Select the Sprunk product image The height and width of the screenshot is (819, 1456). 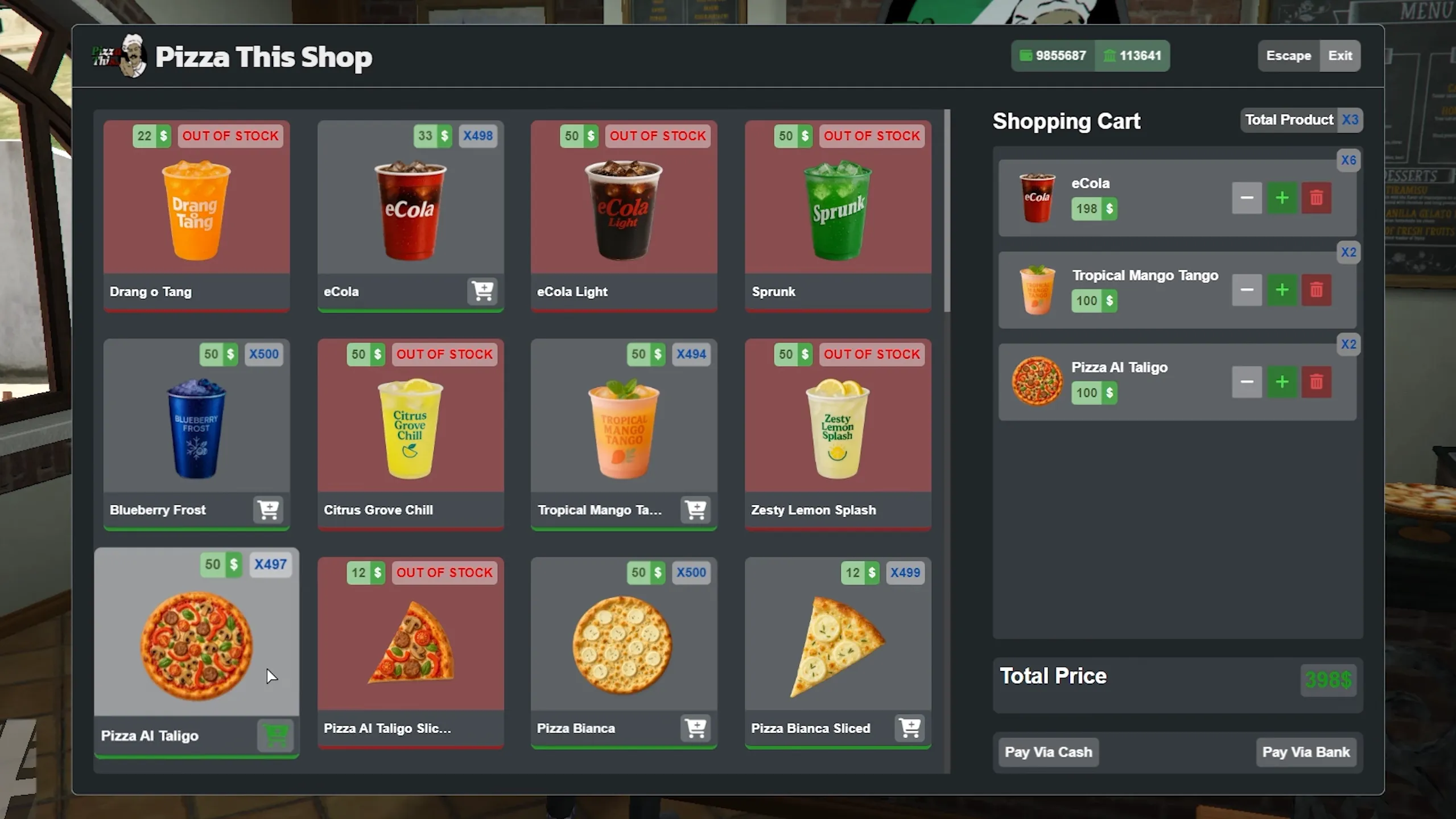[837, 211]
